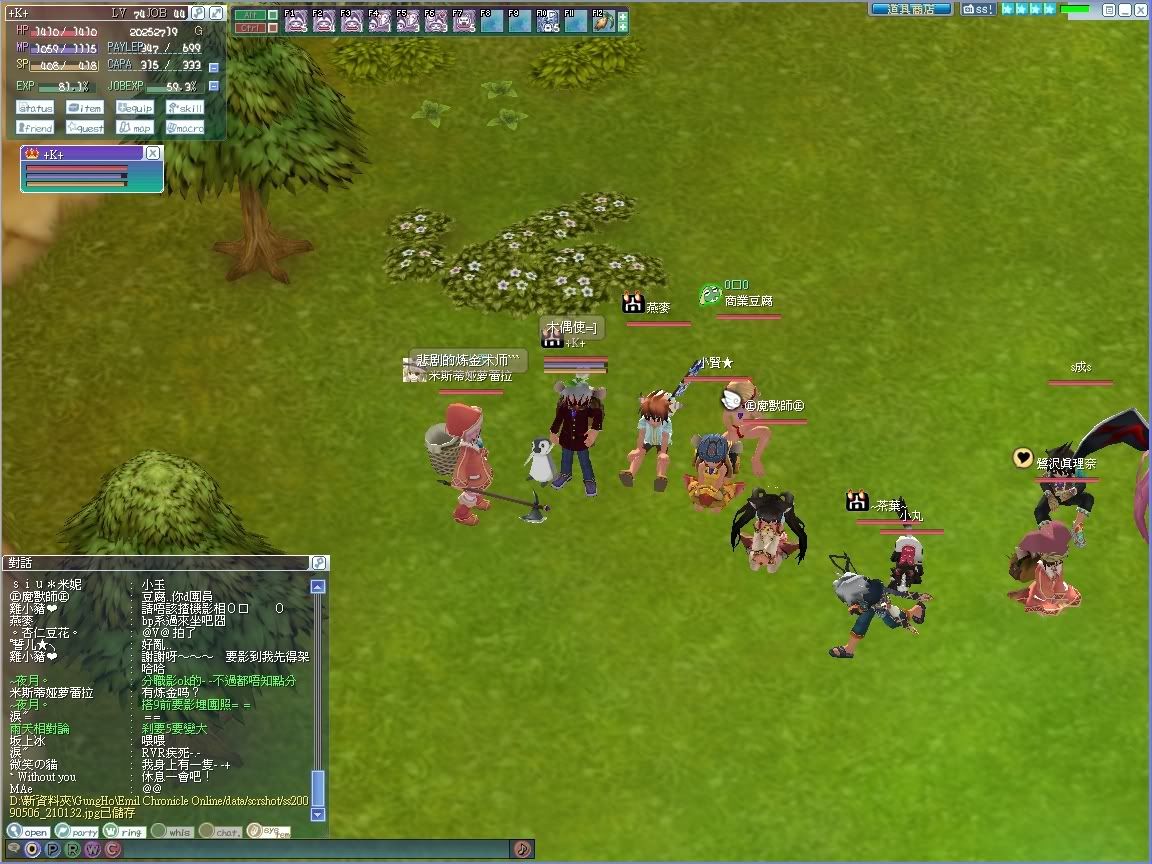Open the macro settings
The width and height of the screenshot is (1152, 864).
click(x=185, y=128)
